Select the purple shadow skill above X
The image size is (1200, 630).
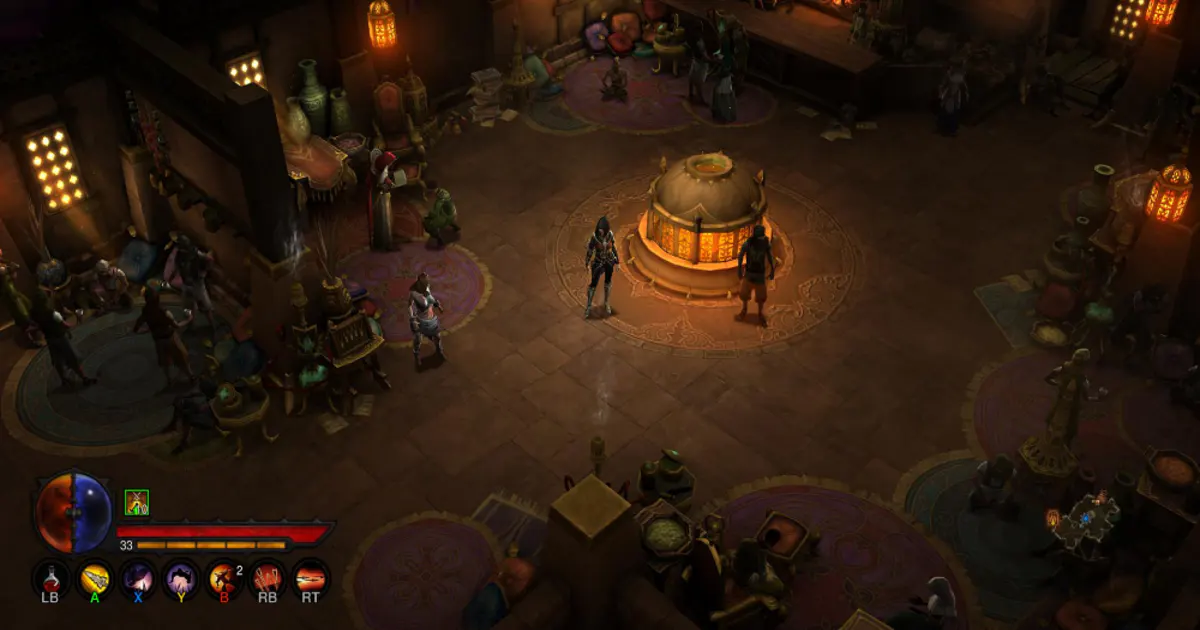point(137,578)
